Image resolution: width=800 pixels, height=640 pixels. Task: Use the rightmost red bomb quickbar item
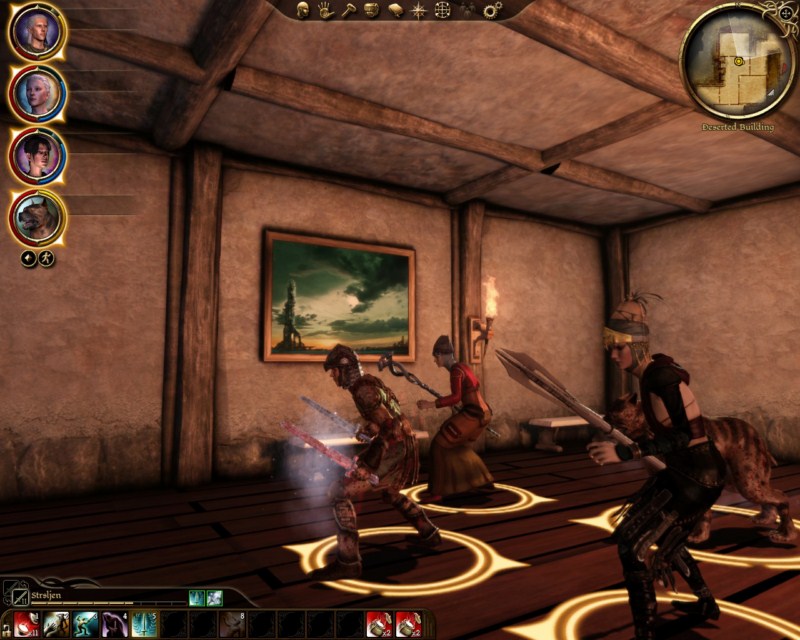(407, 625)
